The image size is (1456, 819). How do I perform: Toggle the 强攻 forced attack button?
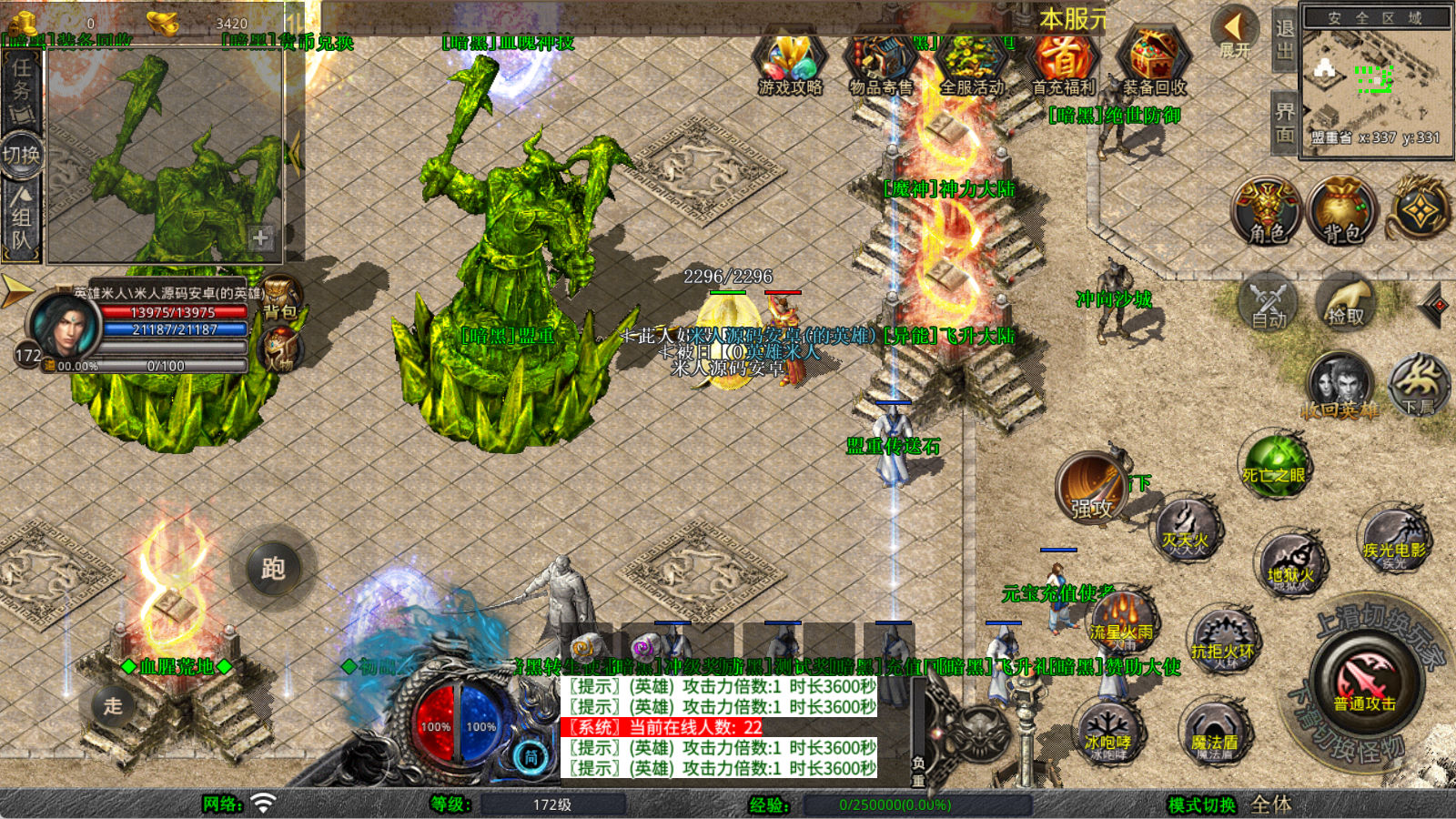click(x=1091, y=489)
